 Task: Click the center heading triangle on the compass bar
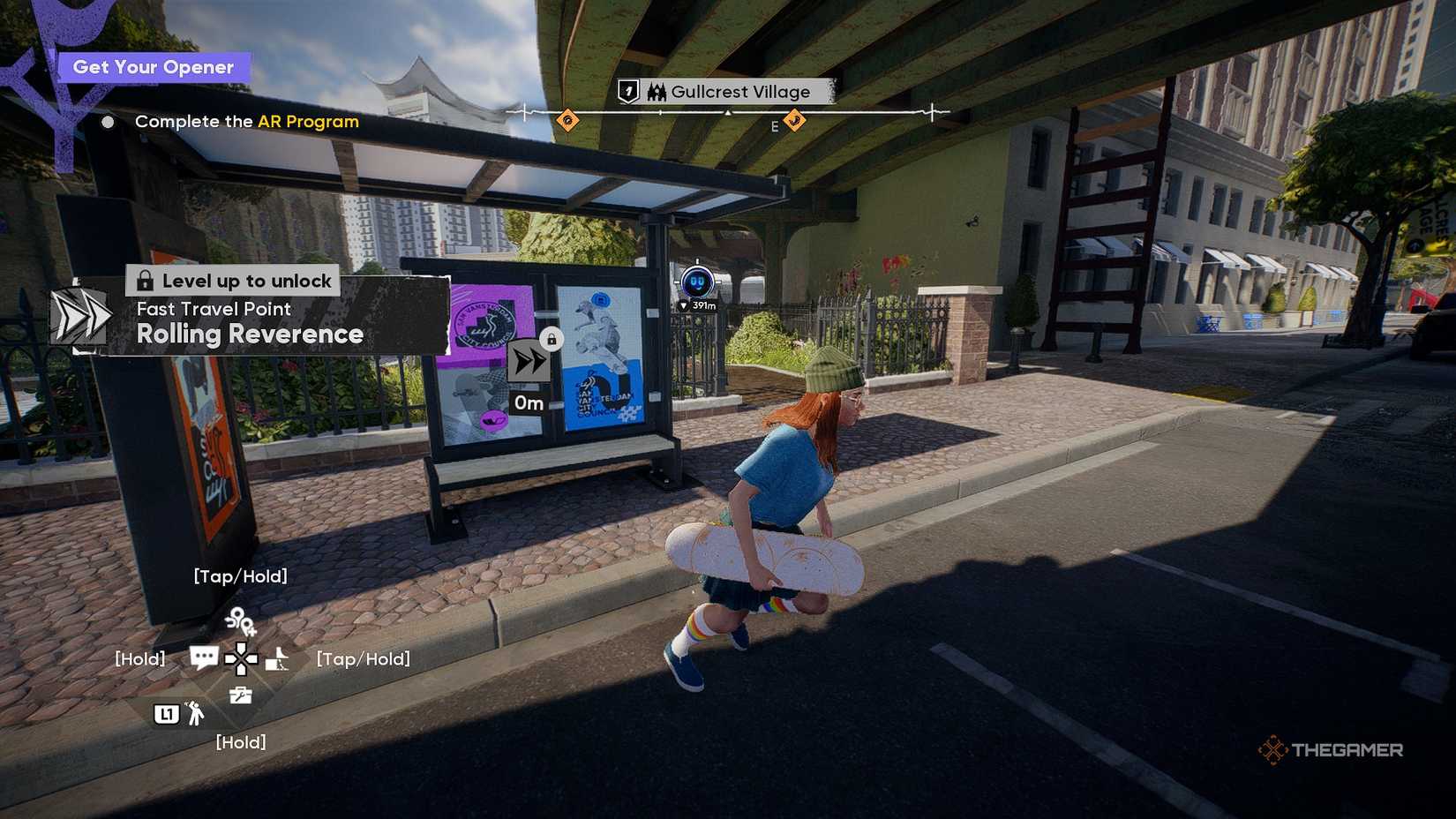tap(728, 113)
